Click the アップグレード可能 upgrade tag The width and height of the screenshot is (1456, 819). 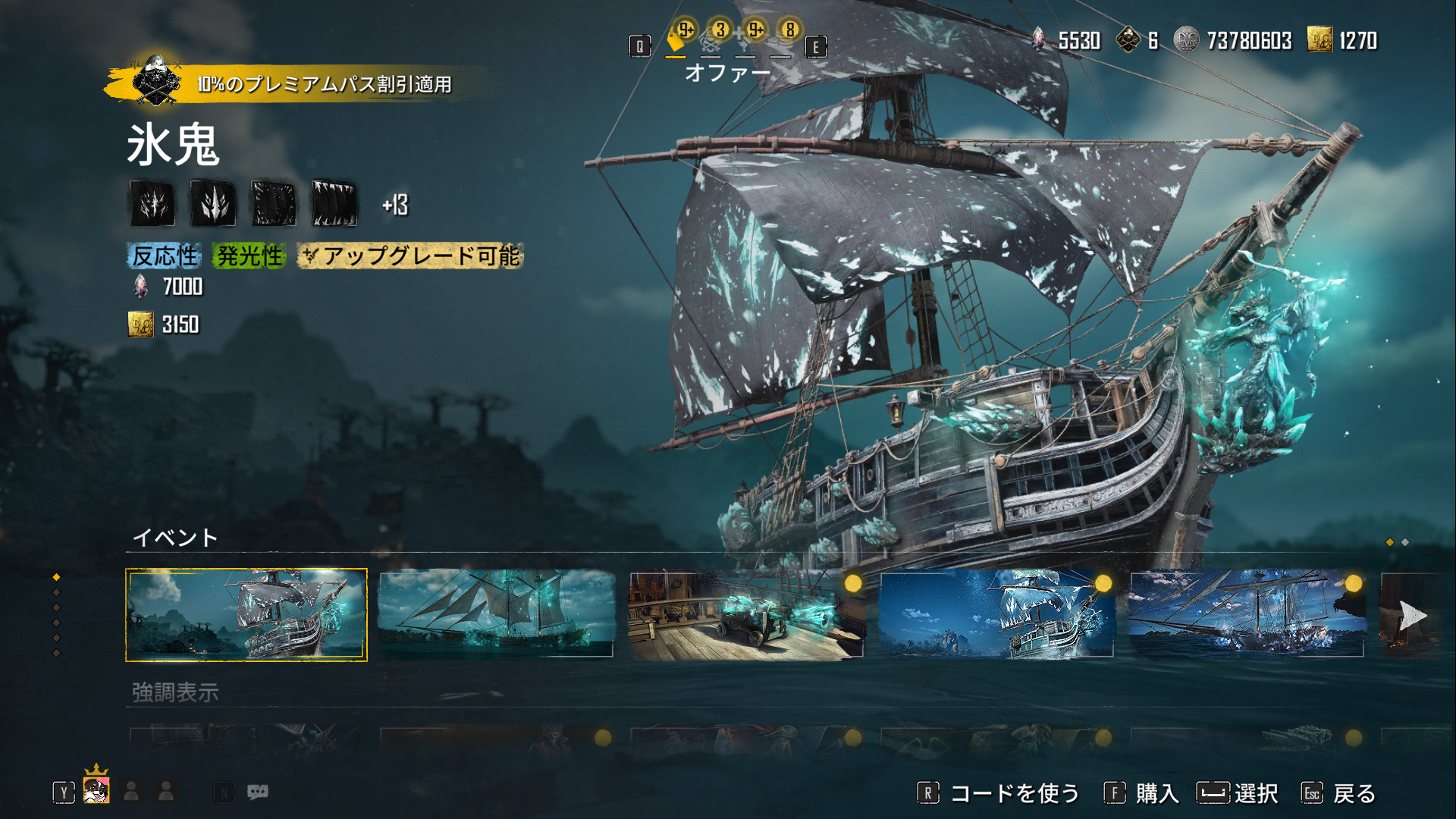[x=410, y=256]
